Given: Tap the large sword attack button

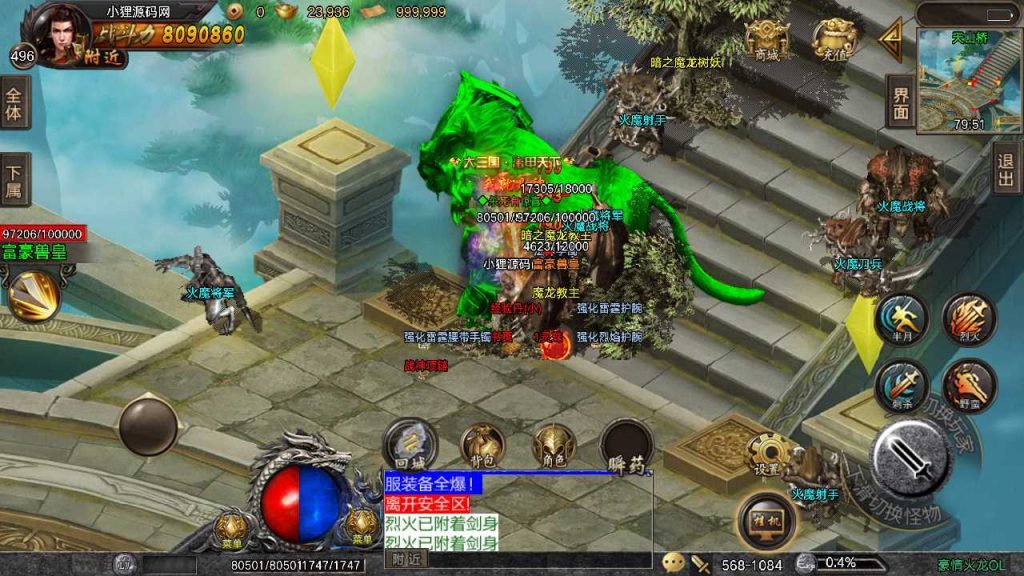Looking at the screenshot, I should (x=912, y=456).
